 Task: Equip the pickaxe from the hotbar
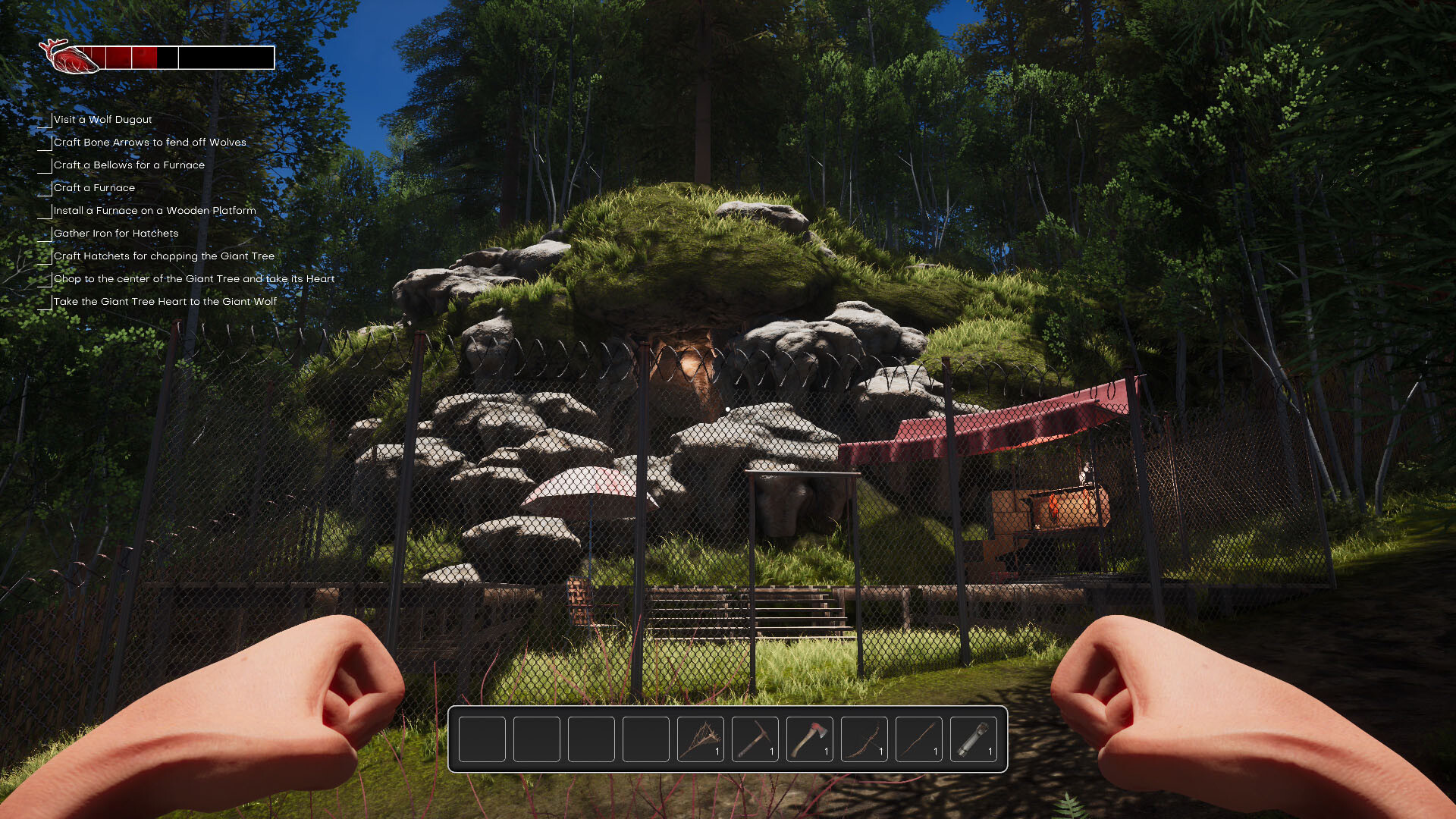coord(755,739)
